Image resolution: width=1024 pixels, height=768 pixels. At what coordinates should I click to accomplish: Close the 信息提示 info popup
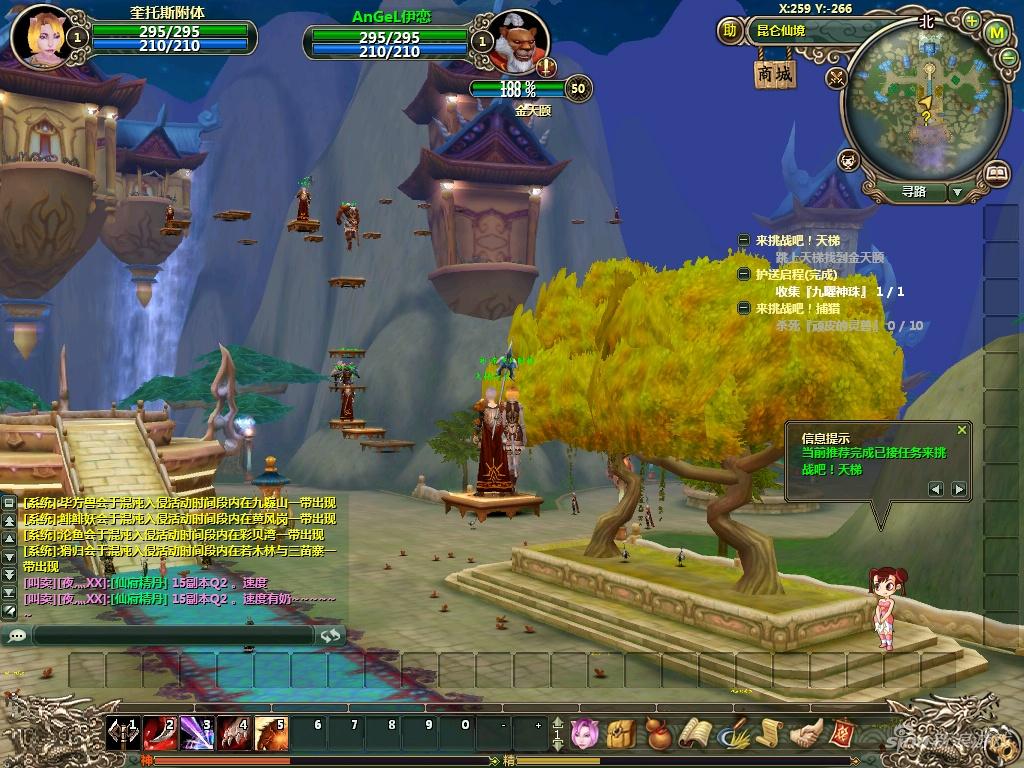point(962,430)
